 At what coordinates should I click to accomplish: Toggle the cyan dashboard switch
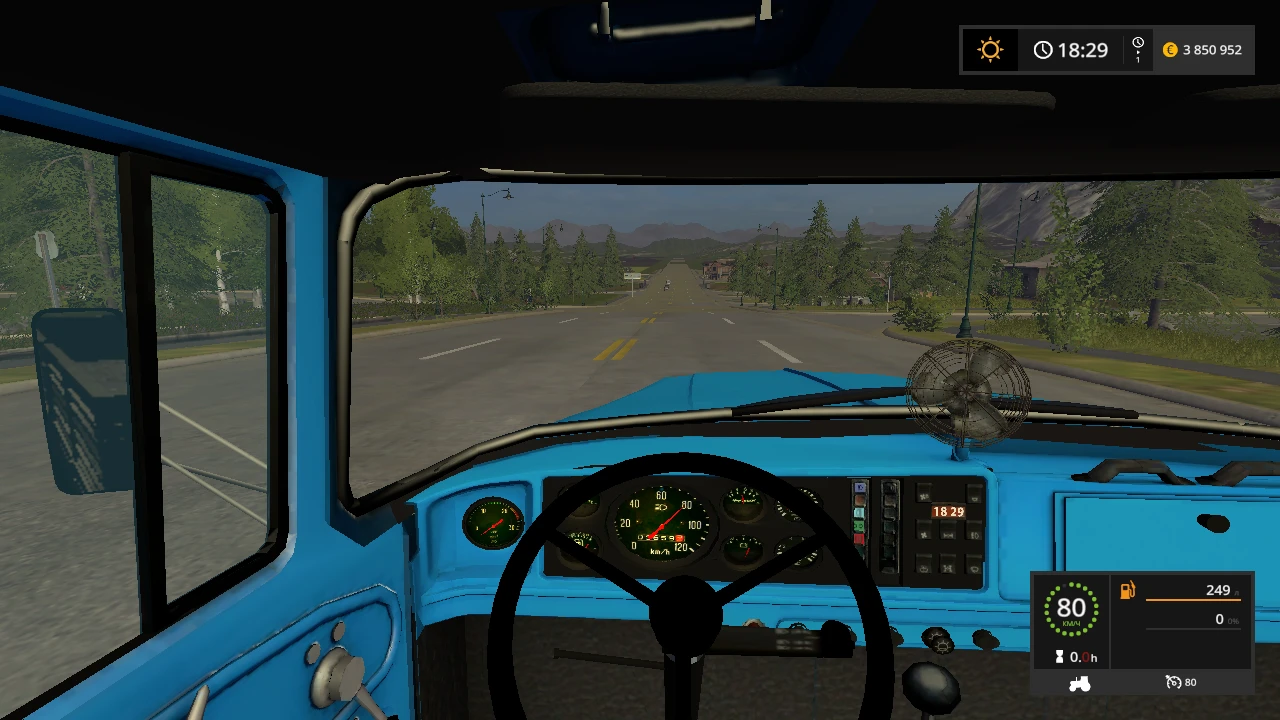coord(860,512)
